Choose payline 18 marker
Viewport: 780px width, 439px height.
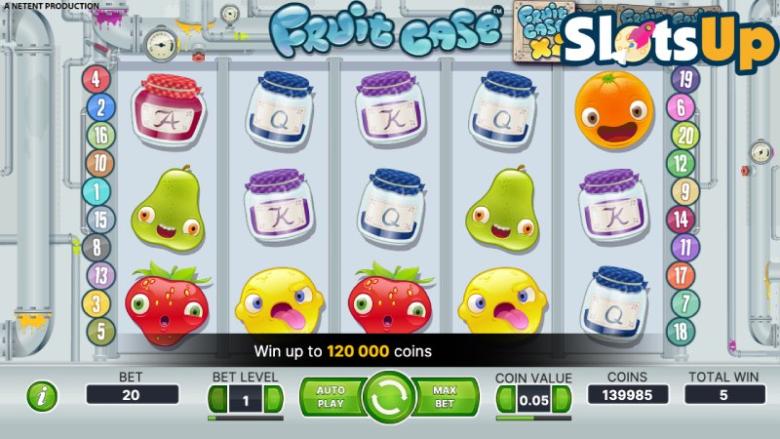(683, 331)
